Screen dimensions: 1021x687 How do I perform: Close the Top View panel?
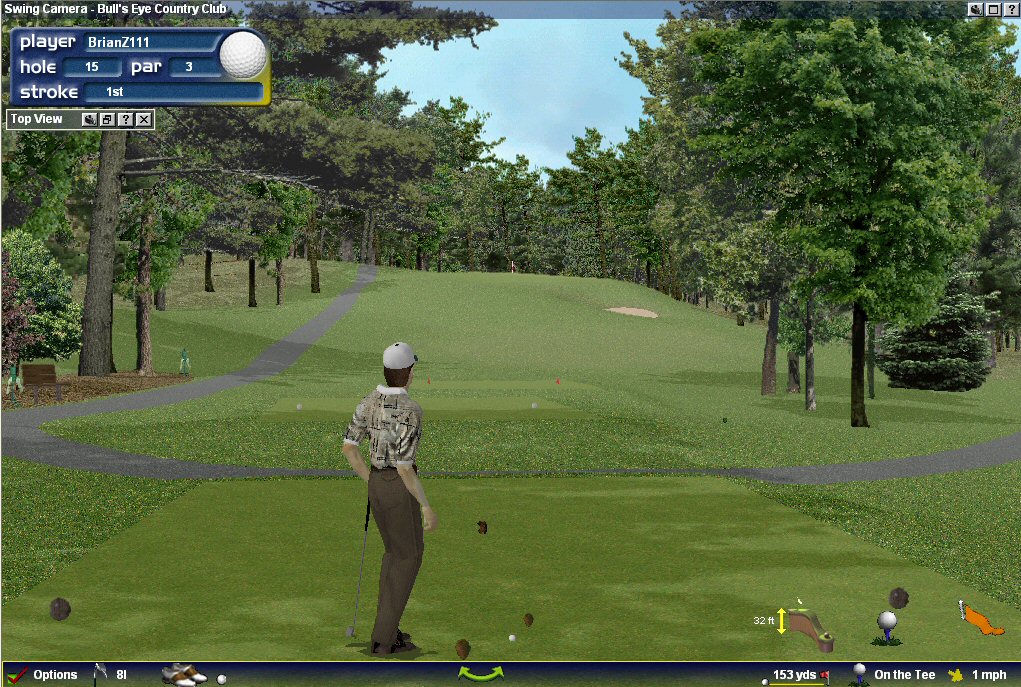pyautogui.click(x=144, y=120)
